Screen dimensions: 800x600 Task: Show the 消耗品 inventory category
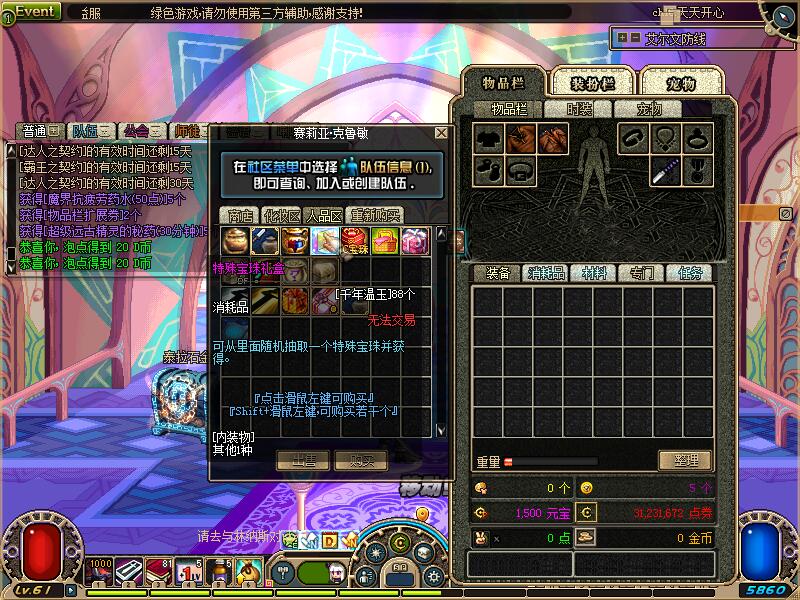[546, 273]
